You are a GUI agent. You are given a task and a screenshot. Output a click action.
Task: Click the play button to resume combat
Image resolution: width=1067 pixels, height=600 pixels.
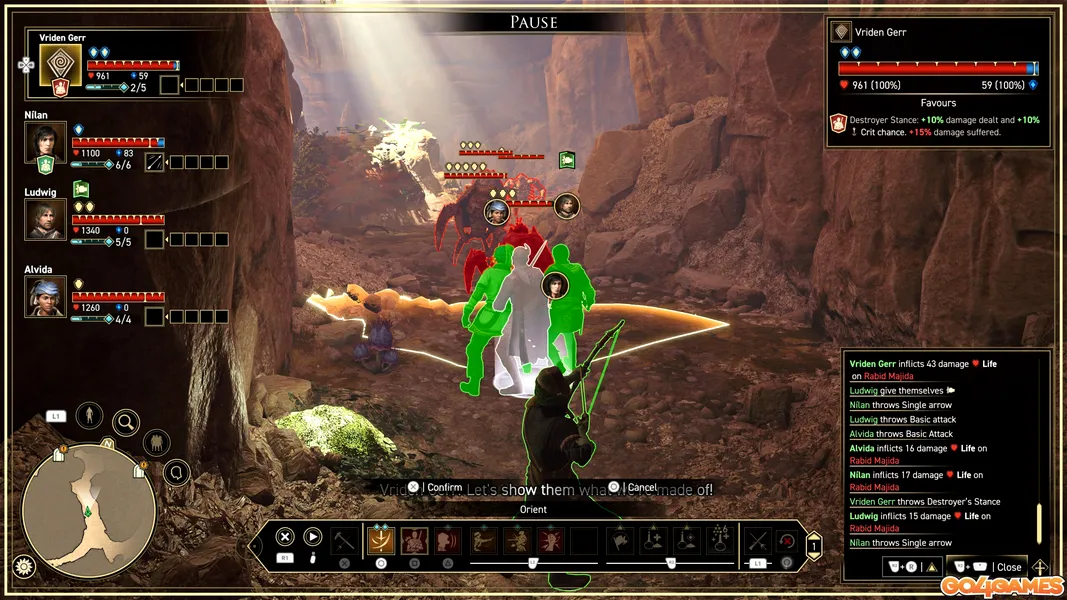[313, 537]
